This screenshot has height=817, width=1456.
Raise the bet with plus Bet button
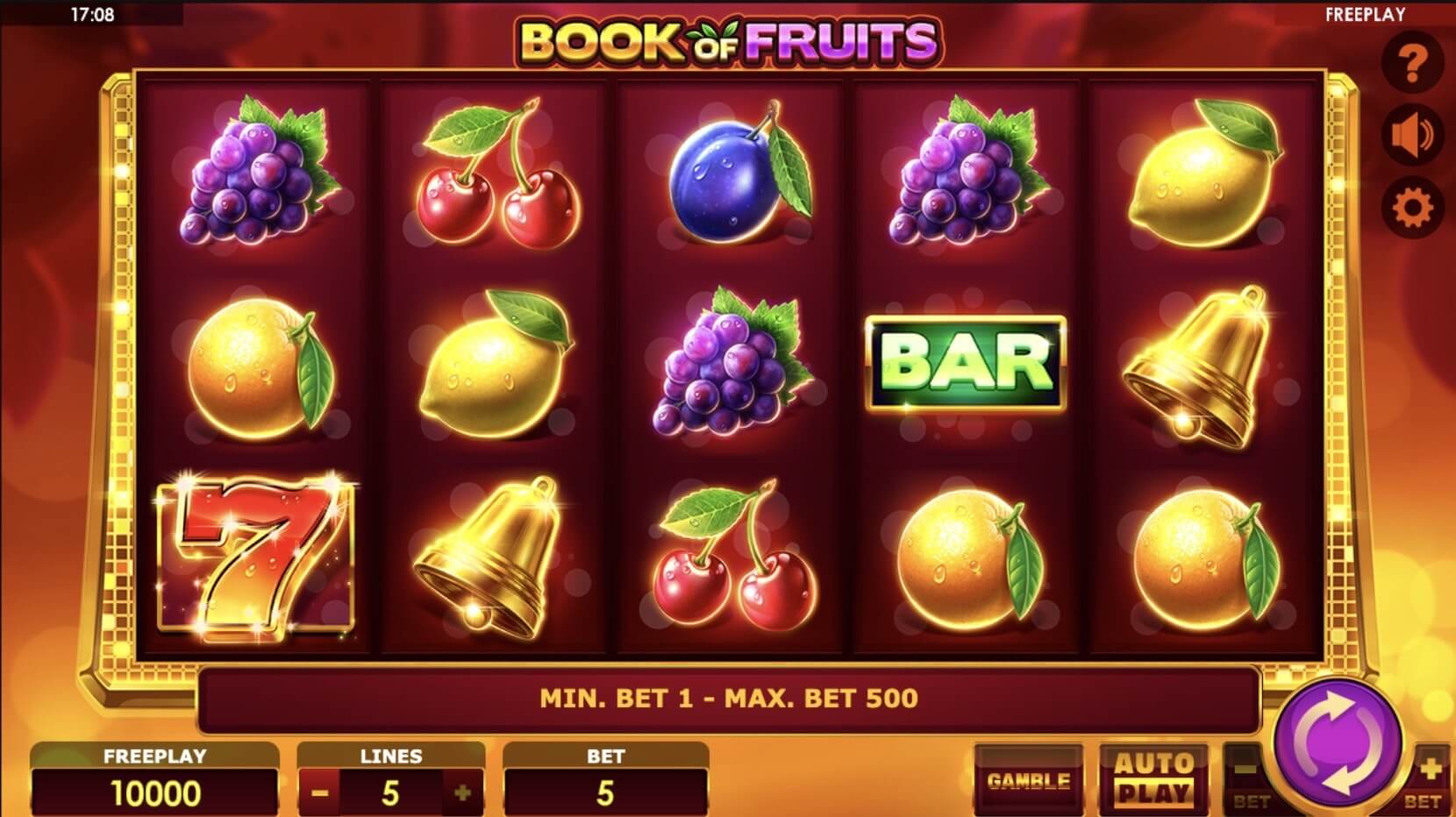(x=1427, y=780)
